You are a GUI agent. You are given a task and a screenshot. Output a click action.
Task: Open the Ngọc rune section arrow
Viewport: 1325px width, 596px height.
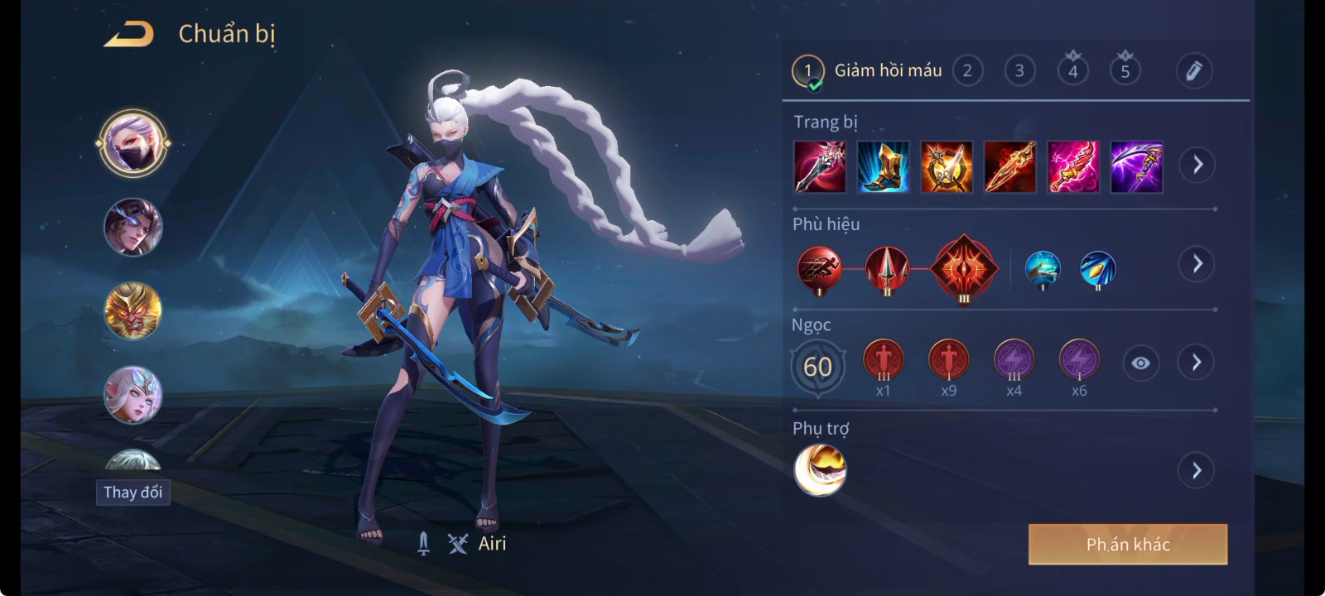[1196, 362]
